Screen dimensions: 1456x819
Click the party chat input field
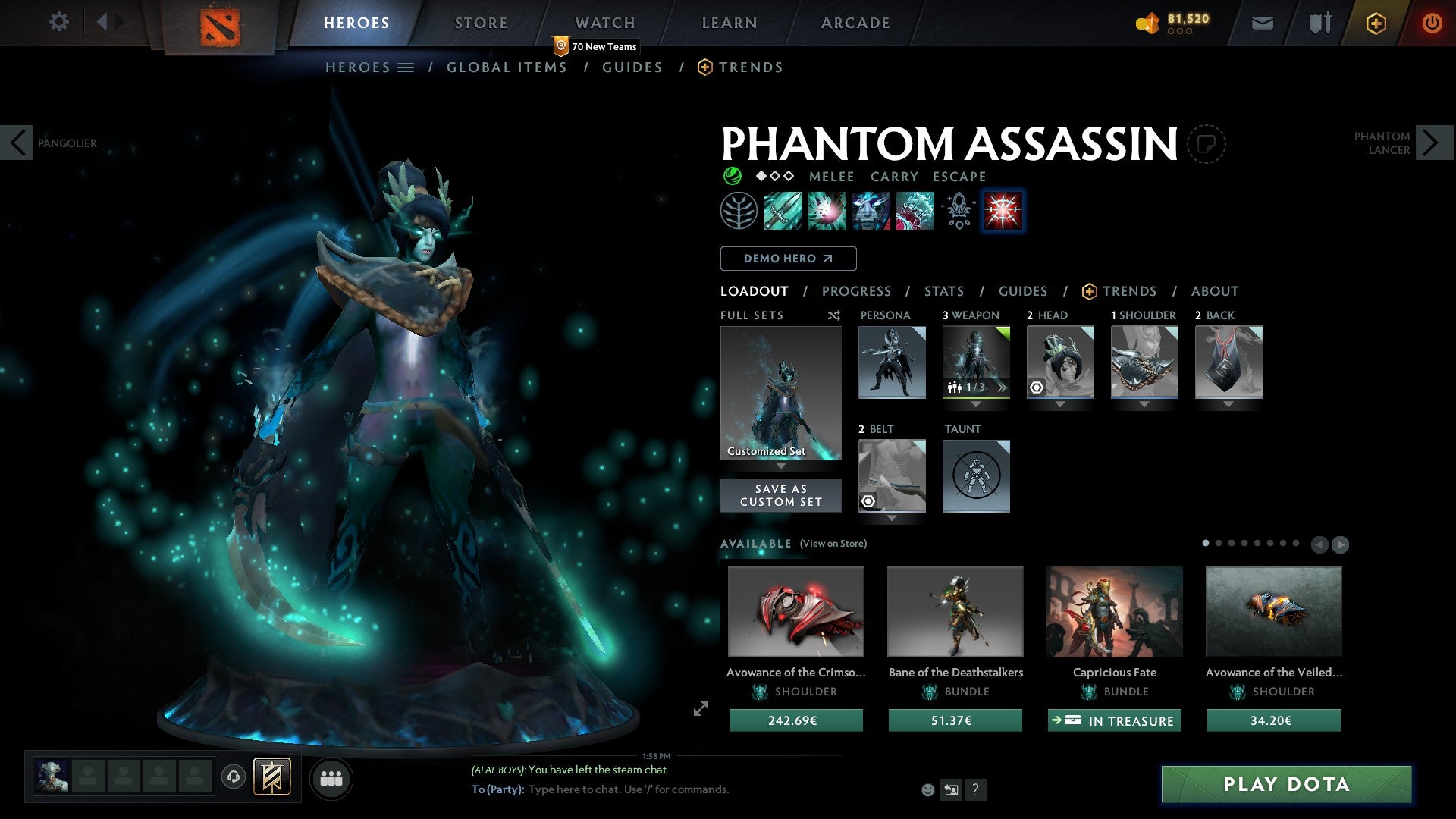click(x=682, y=789)
